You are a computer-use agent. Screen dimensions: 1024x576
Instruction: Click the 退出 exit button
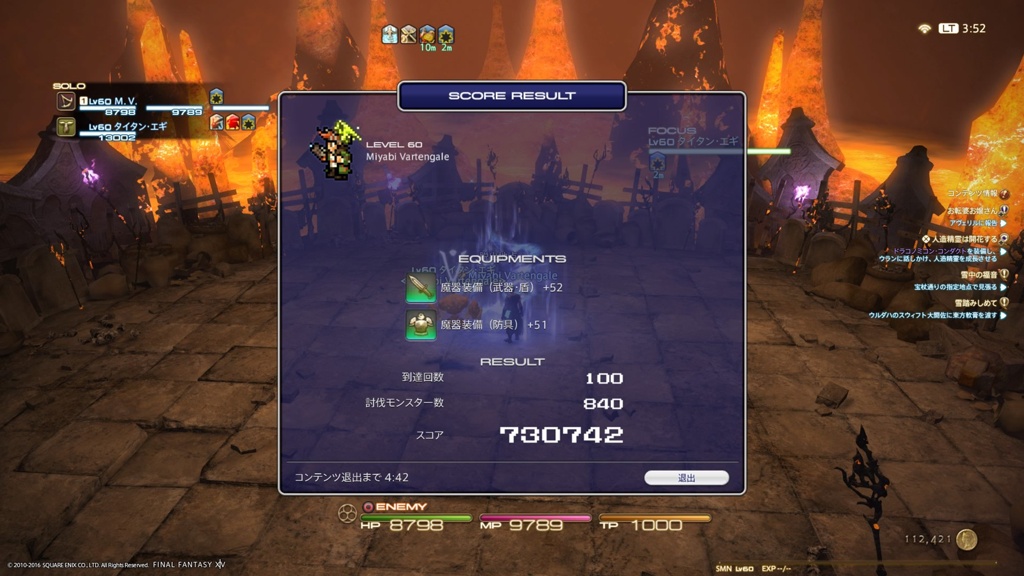(x=686, y=478)
